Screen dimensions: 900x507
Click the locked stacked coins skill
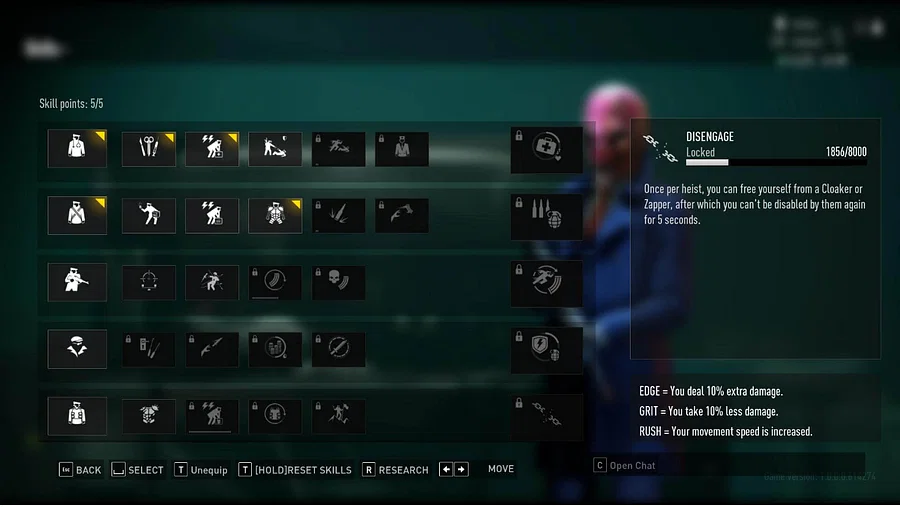click(x=275, y=350)
